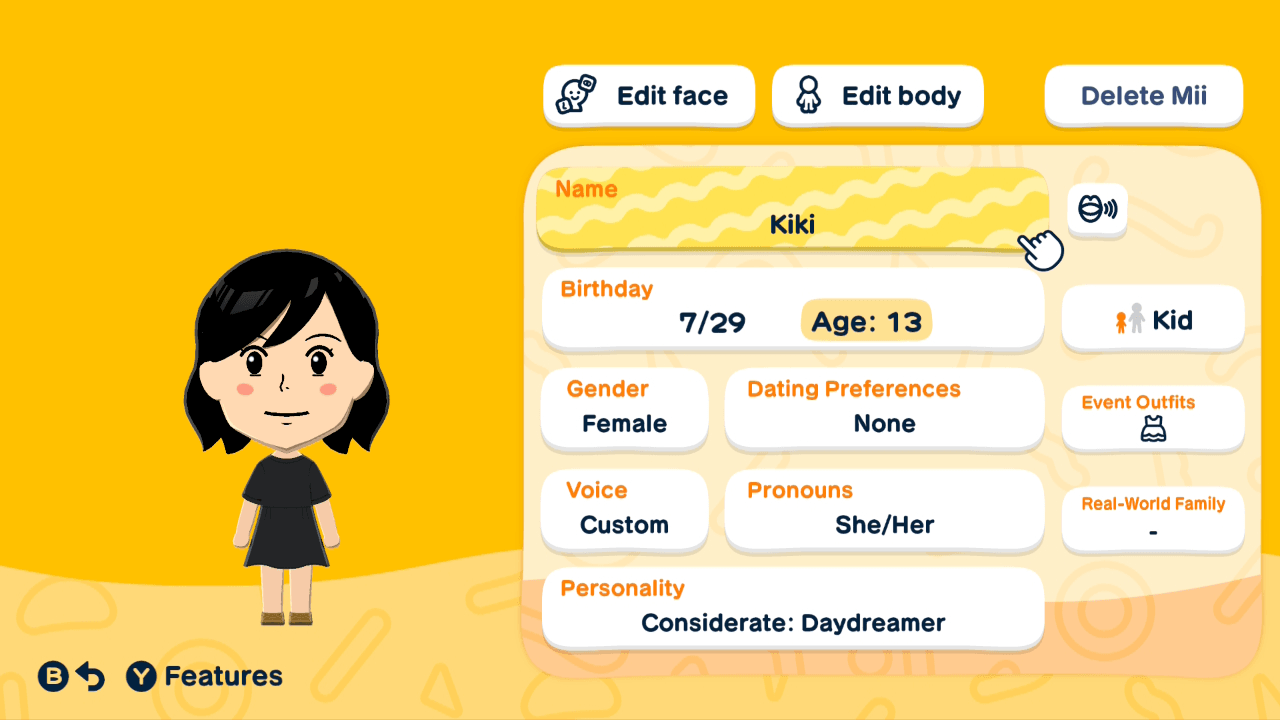The height and width of the screenshot is (720, 1280).
Task: Toggle the Kid age category
Action: pos(1152,319)
